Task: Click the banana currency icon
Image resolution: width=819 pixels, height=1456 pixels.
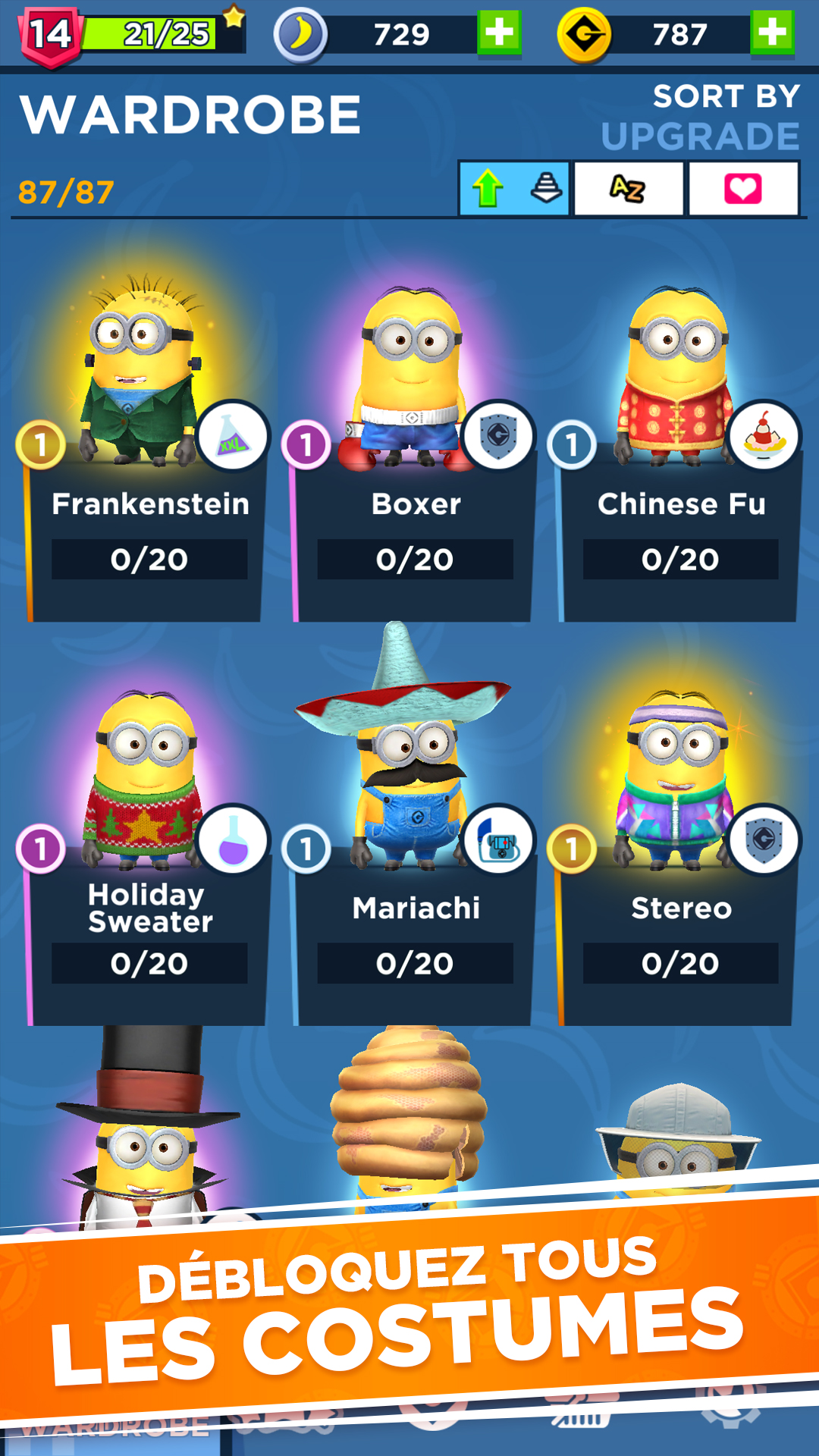Action: pos(300,34)
